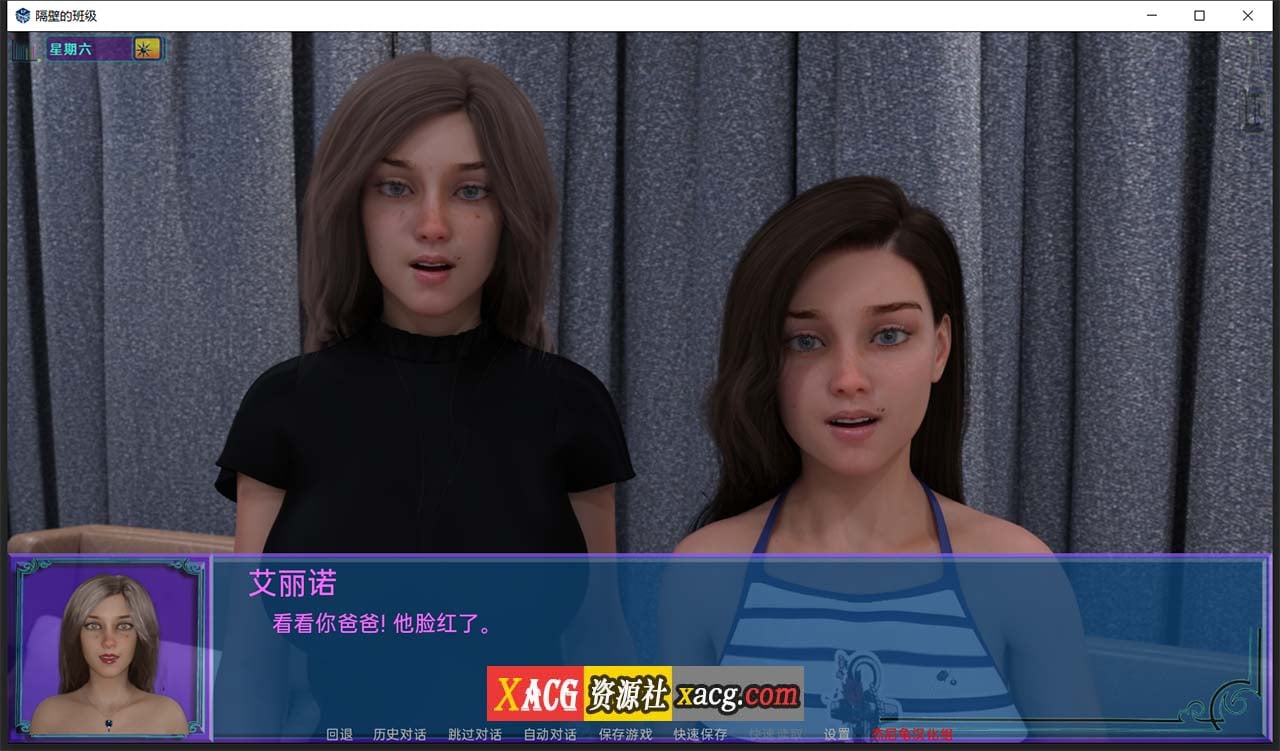The image size is (1280, 751).
Task: Click 回退 to roll back dialogue
Action: [x=340, y=733]
